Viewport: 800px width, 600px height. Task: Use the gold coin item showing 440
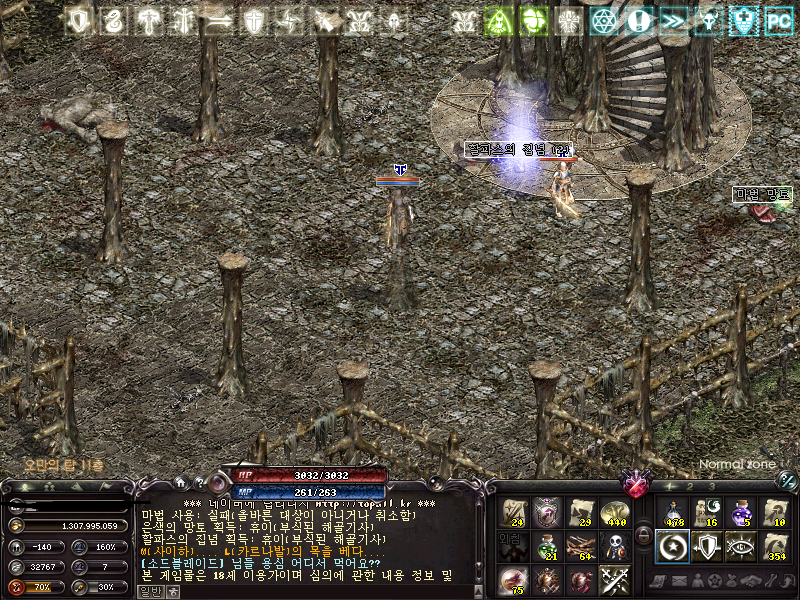[x=615, y=513]
